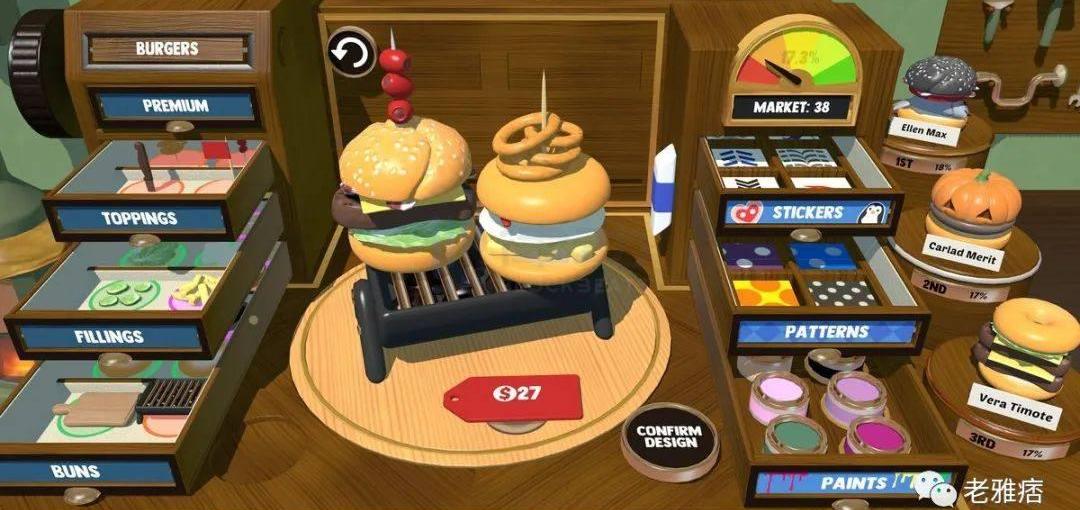Open the Toppings drawer label
The image size is (1080, 510).
tap(139, 218)
